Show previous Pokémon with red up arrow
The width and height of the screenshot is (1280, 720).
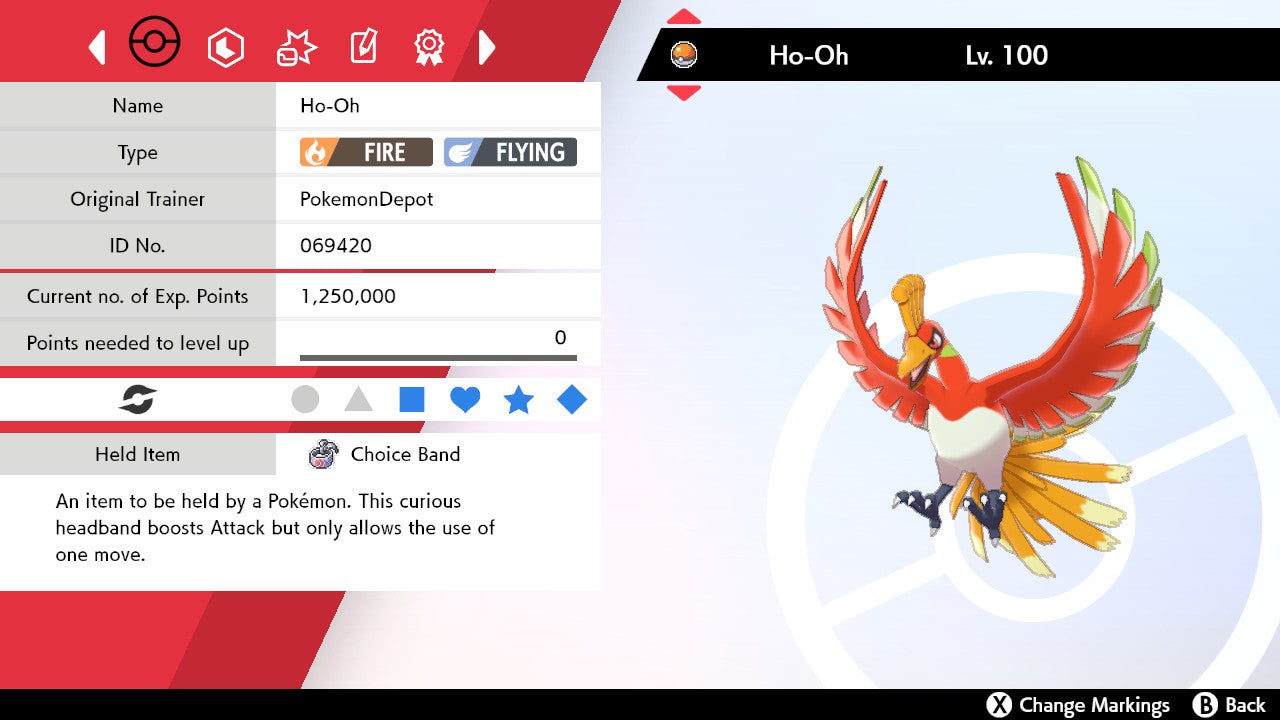(x=683, y=17)
